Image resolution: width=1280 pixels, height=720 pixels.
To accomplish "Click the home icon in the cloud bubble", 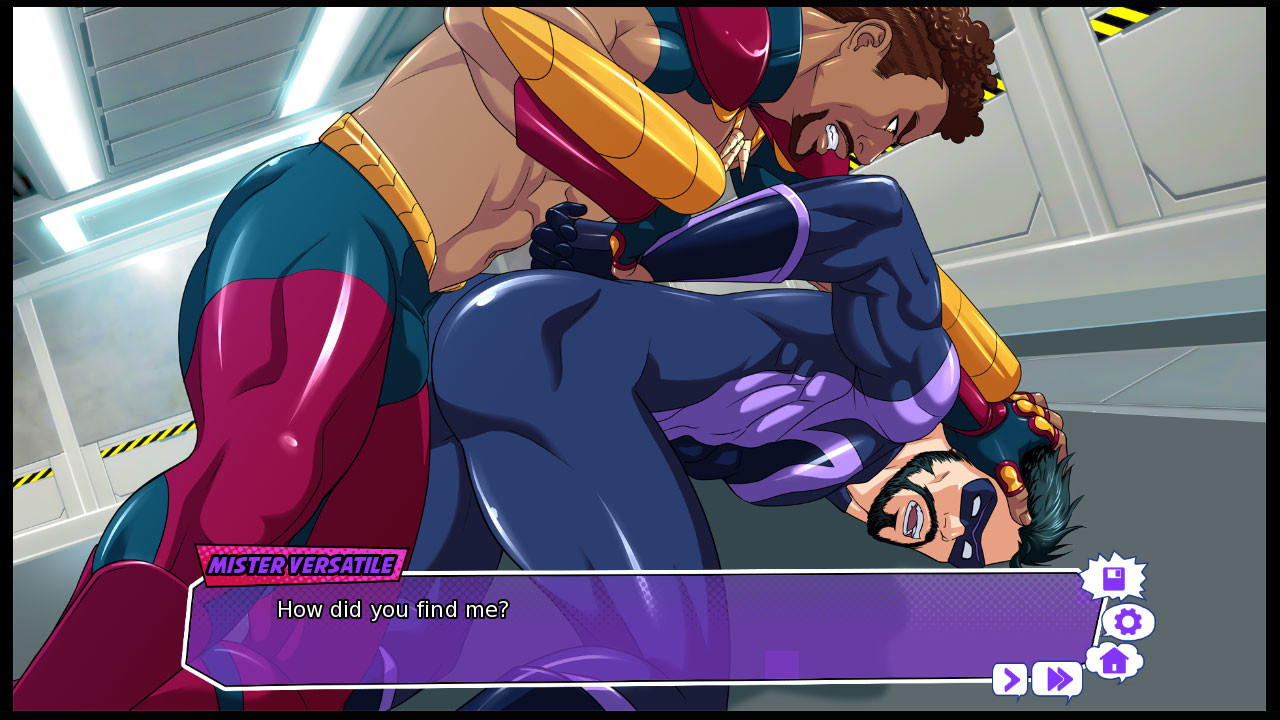I will (1113, 661).
